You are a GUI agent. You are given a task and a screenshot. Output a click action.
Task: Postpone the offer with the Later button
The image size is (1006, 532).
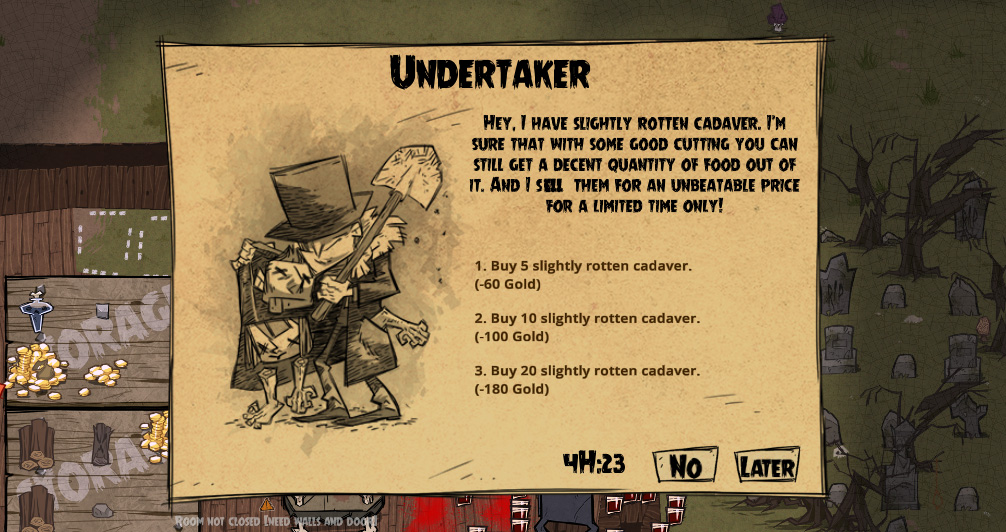pos(767,465)
